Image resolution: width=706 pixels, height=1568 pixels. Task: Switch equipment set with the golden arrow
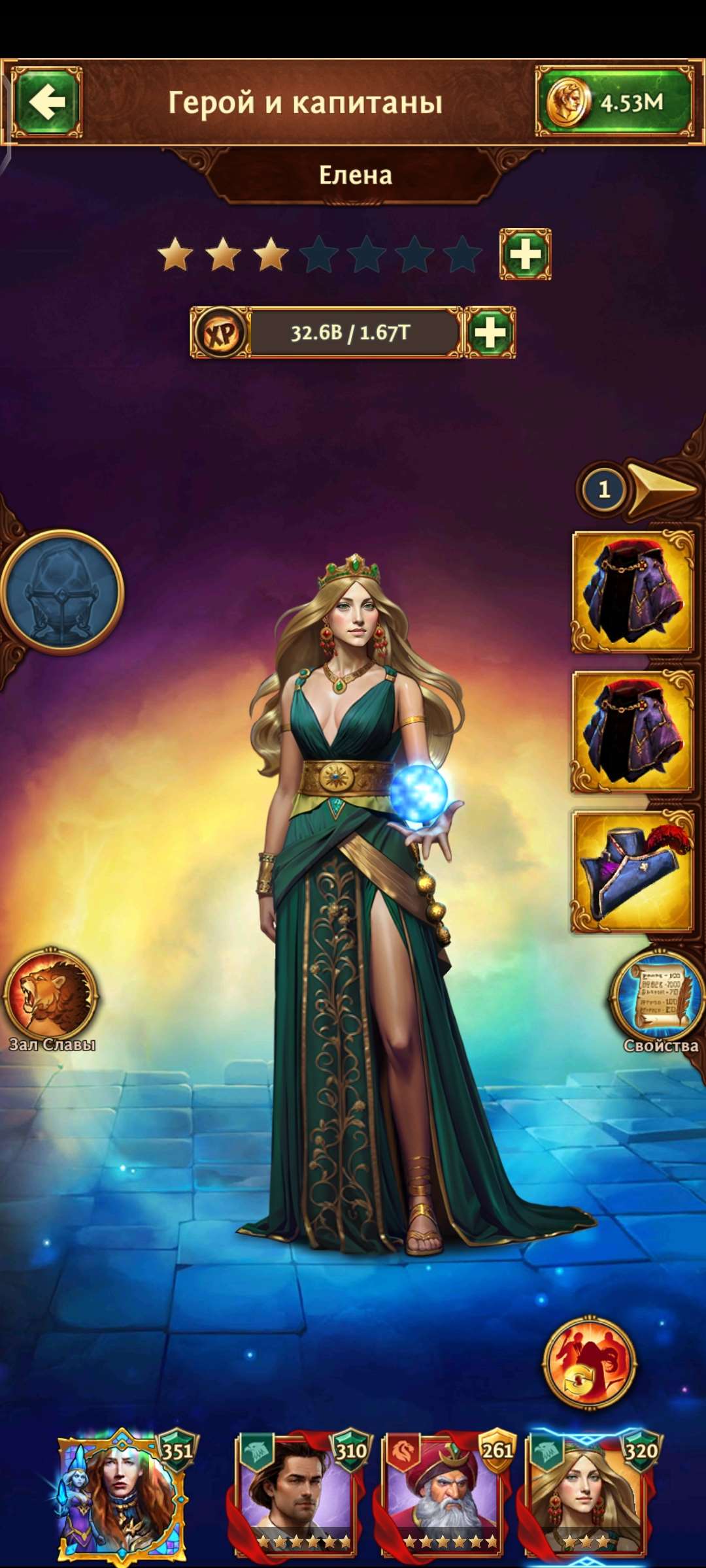click(660, 489)
